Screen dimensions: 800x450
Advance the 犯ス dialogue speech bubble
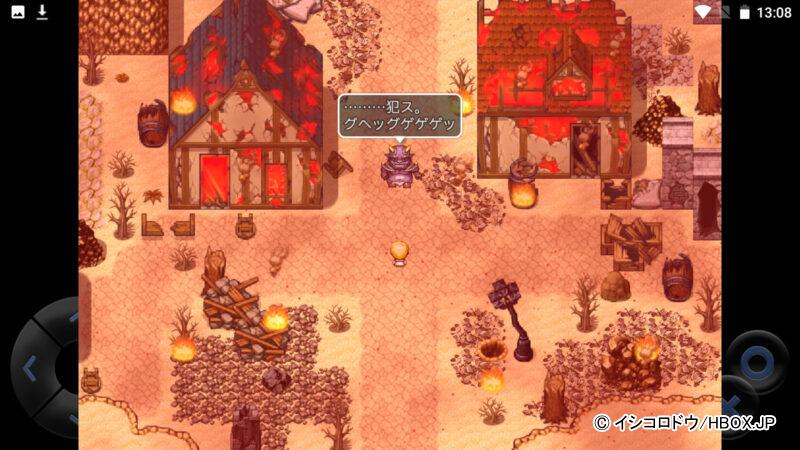(x=400, y=117)
